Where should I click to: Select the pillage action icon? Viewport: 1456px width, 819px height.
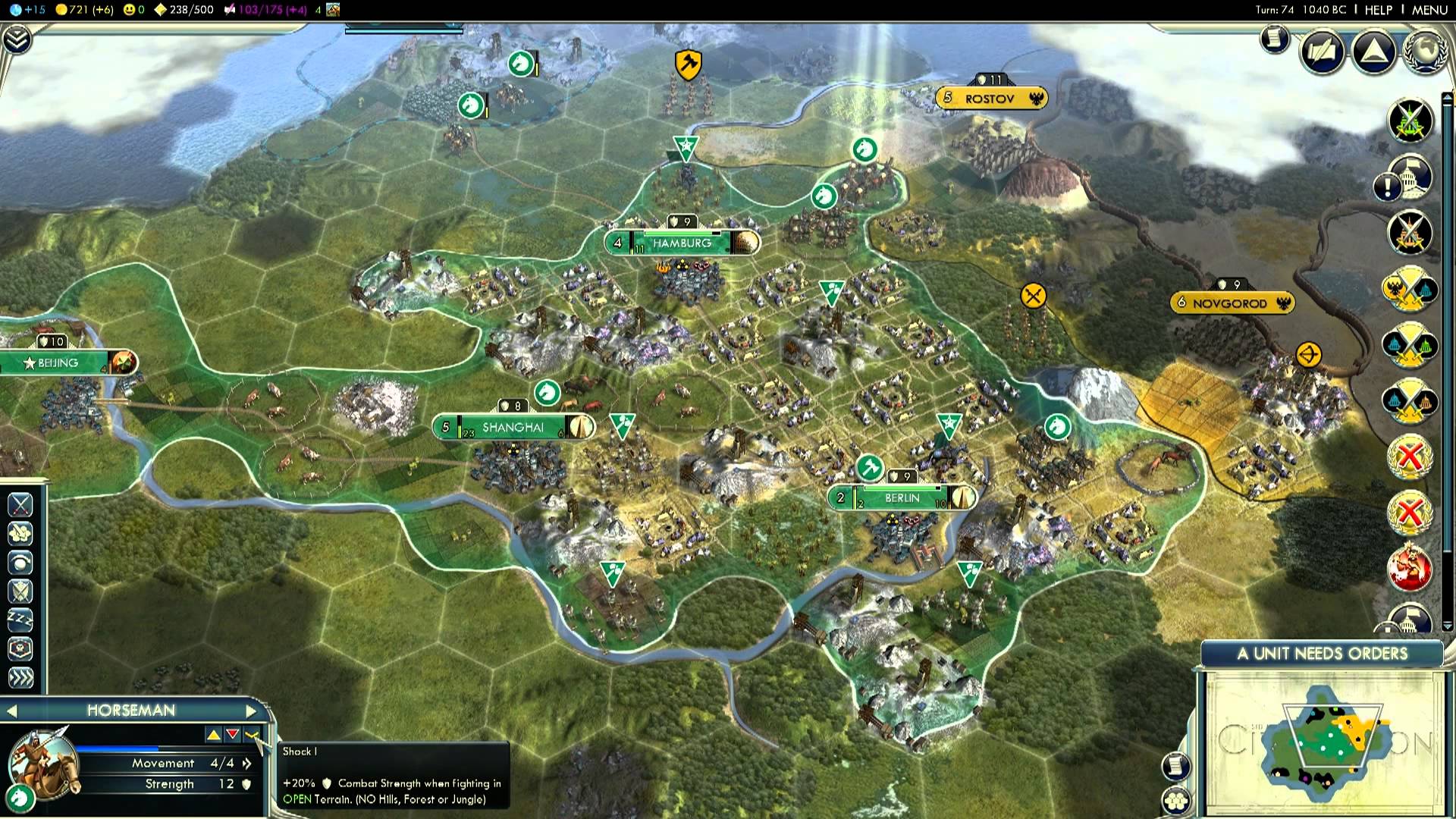coord(20,532)
